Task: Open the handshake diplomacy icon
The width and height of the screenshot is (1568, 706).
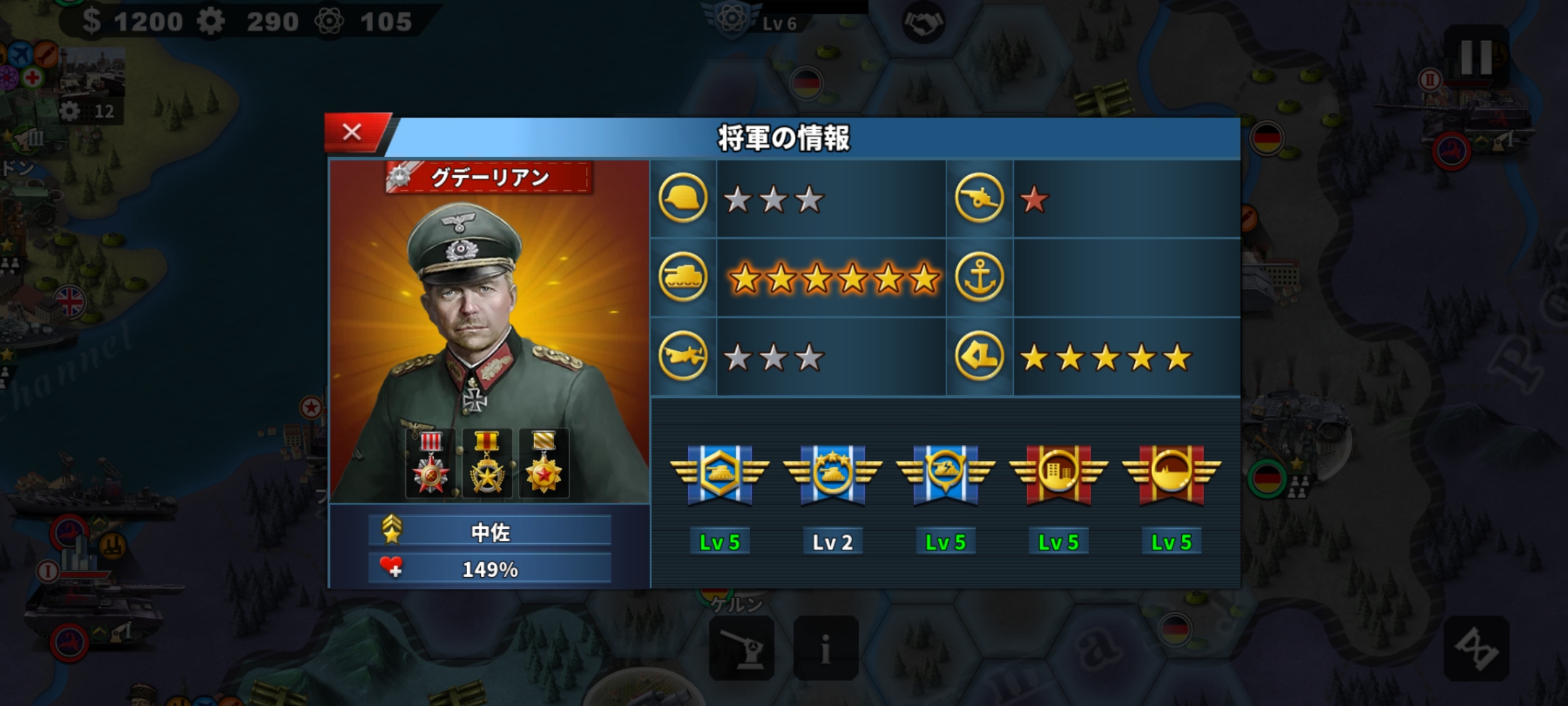Action: 923,24
